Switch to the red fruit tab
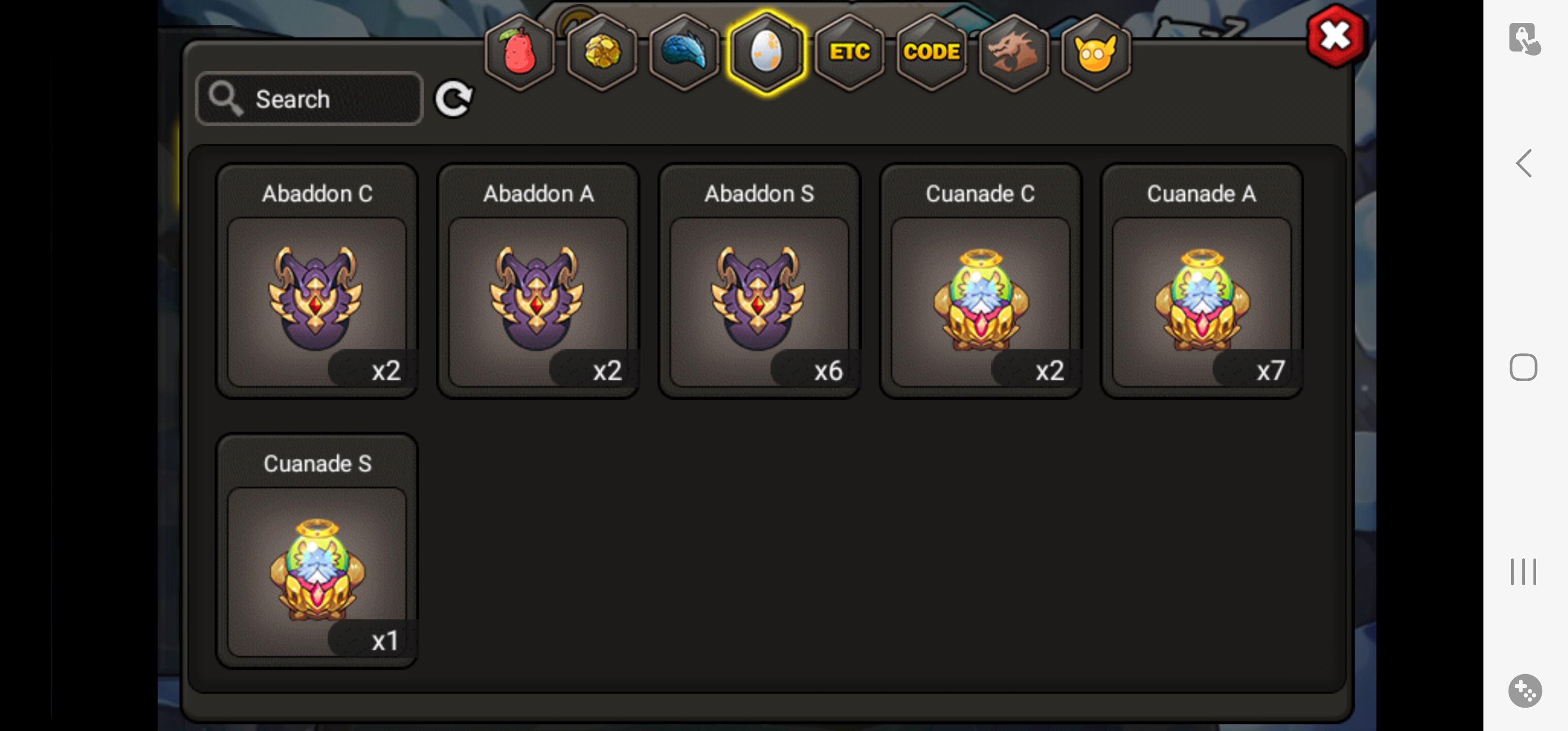The width and height of the screenshot is (1568, 731). [x=519, y=53]
